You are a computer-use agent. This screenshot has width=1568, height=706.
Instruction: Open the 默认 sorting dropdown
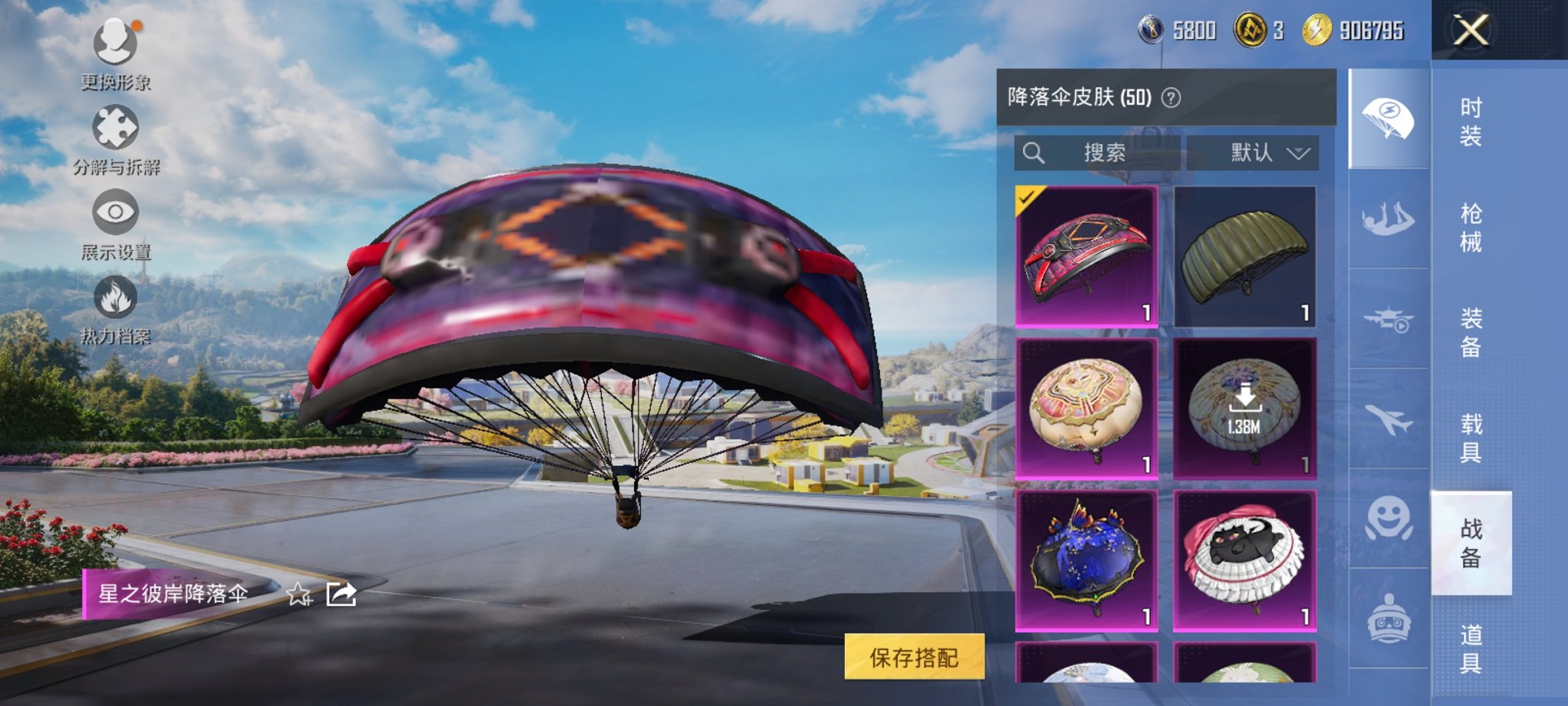click(x=1253, y=152)
